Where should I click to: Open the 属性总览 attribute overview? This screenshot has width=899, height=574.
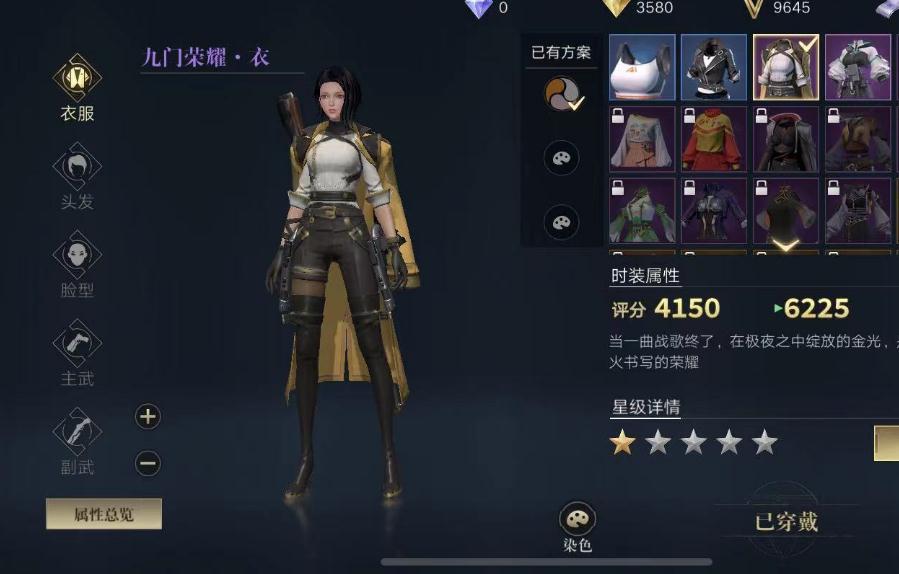pyautogui.click(x=103, y=514)
